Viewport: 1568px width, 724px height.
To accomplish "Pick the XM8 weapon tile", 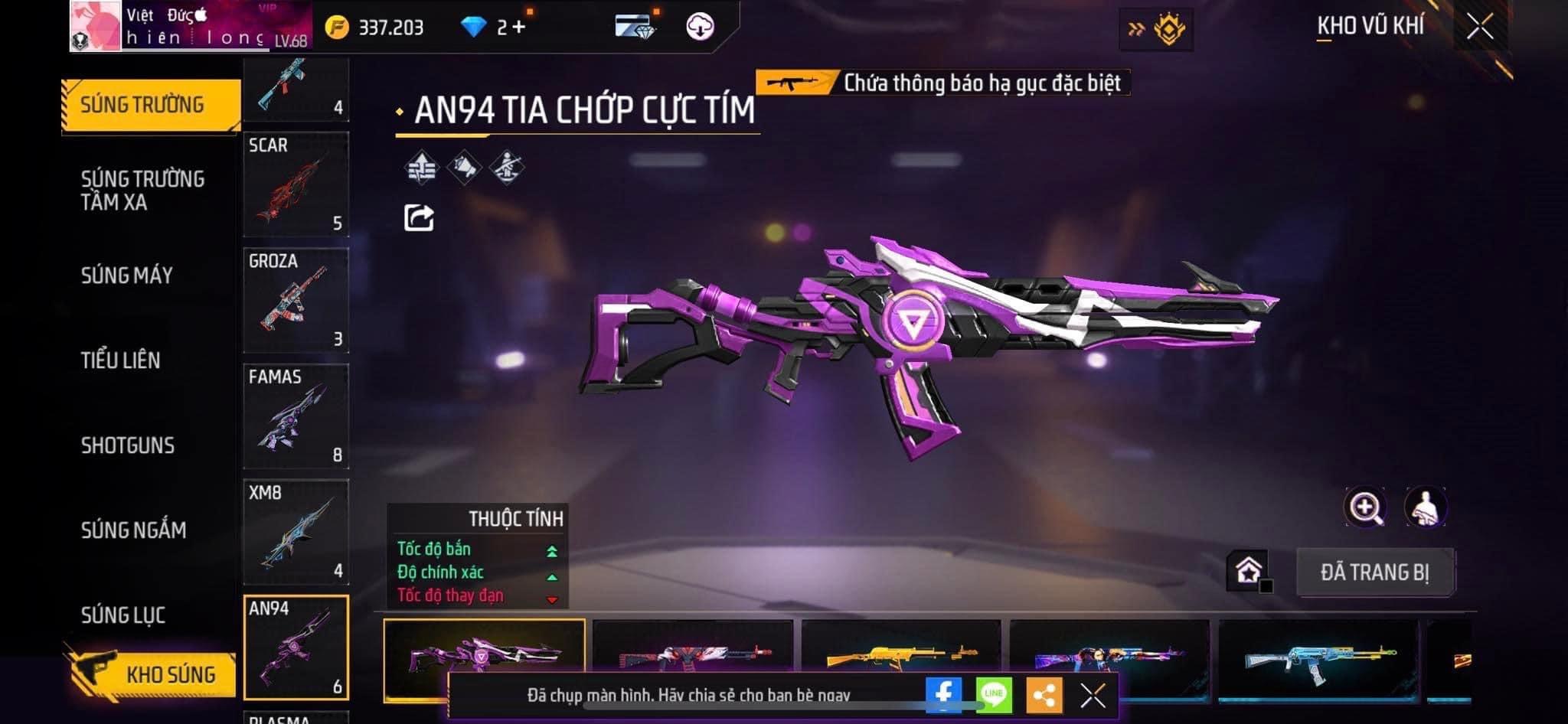I will click(296, 532).
